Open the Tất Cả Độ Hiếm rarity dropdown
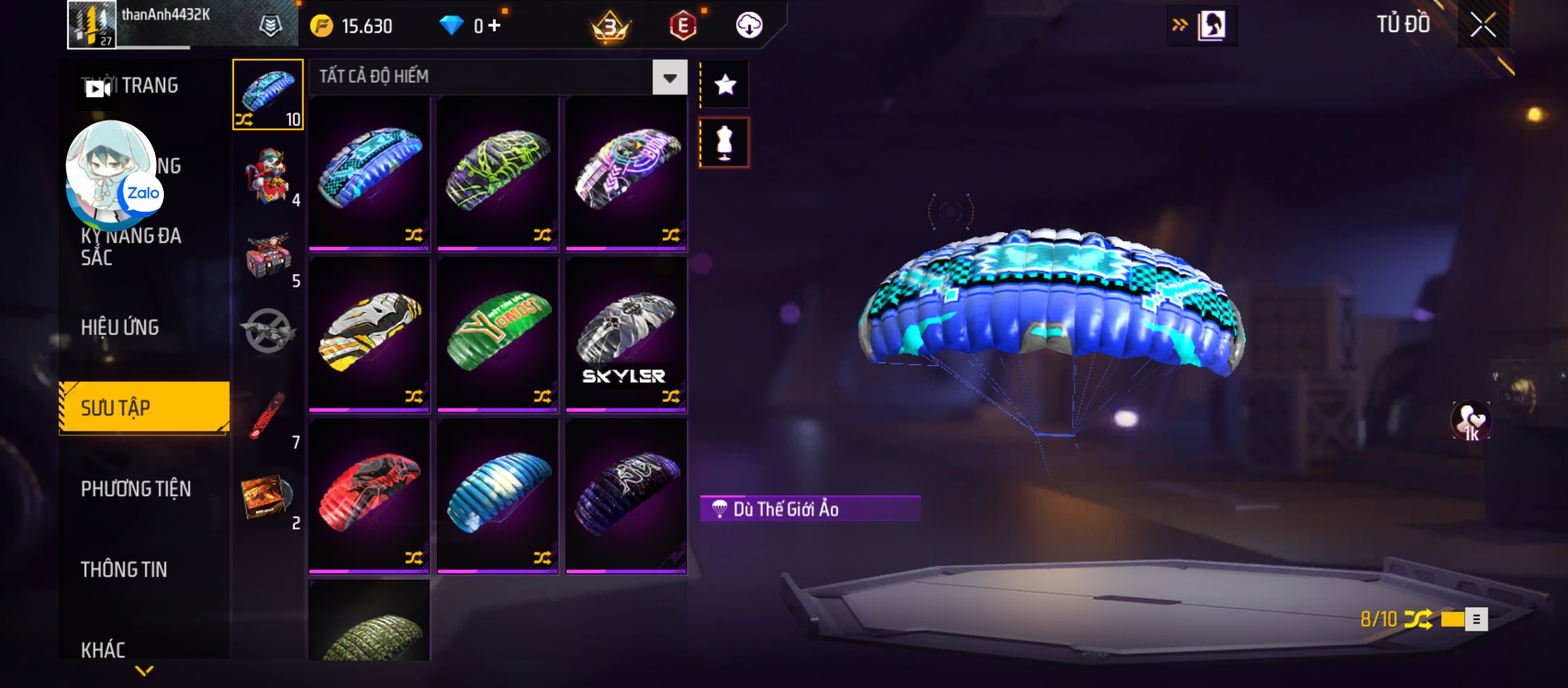The image size is (1568, 688). (669, 78)
